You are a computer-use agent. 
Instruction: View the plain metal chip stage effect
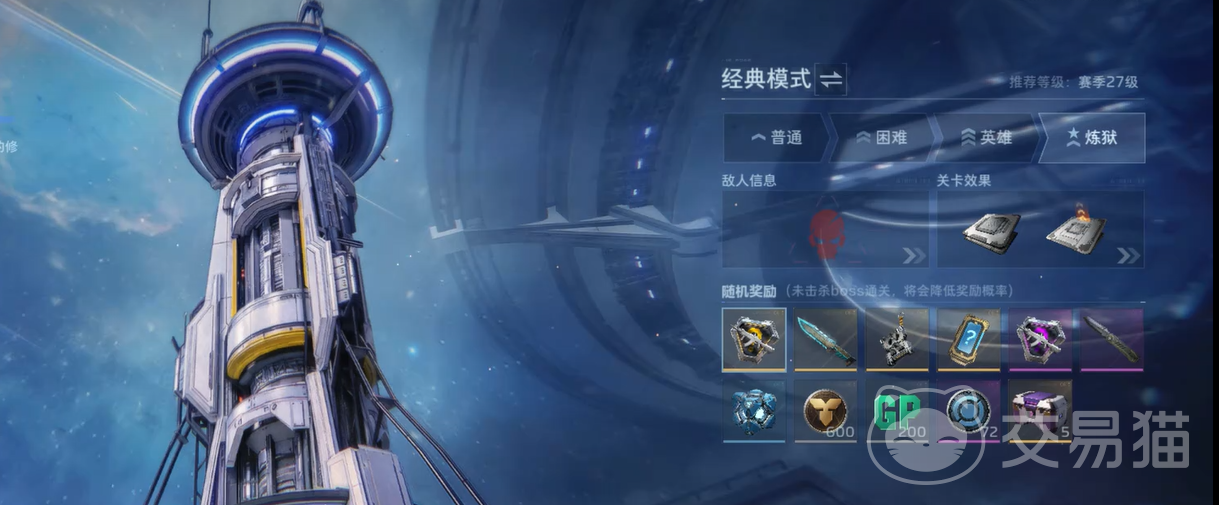coord(990,231)
